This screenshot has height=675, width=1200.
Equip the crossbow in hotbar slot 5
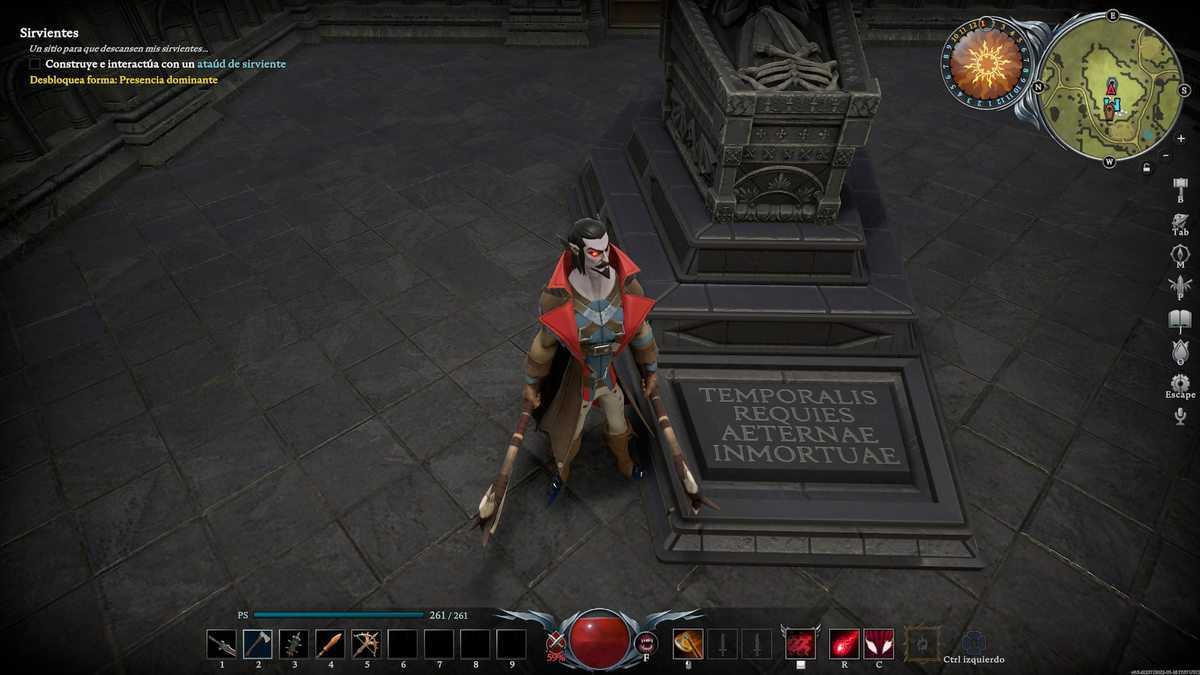coord(366,643)
